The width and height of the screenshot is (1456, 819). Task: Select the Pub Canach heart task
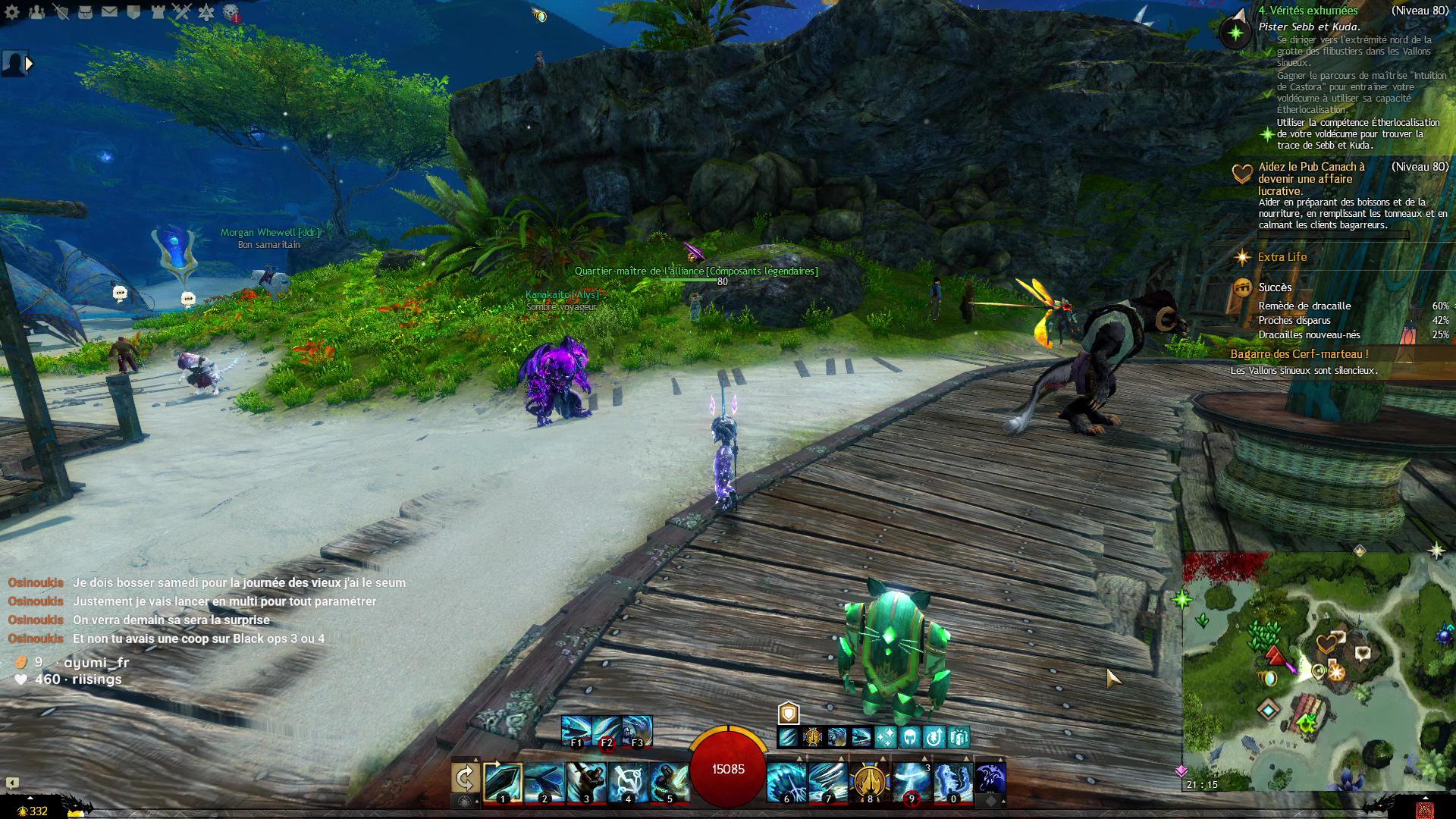pos(1310,178)
